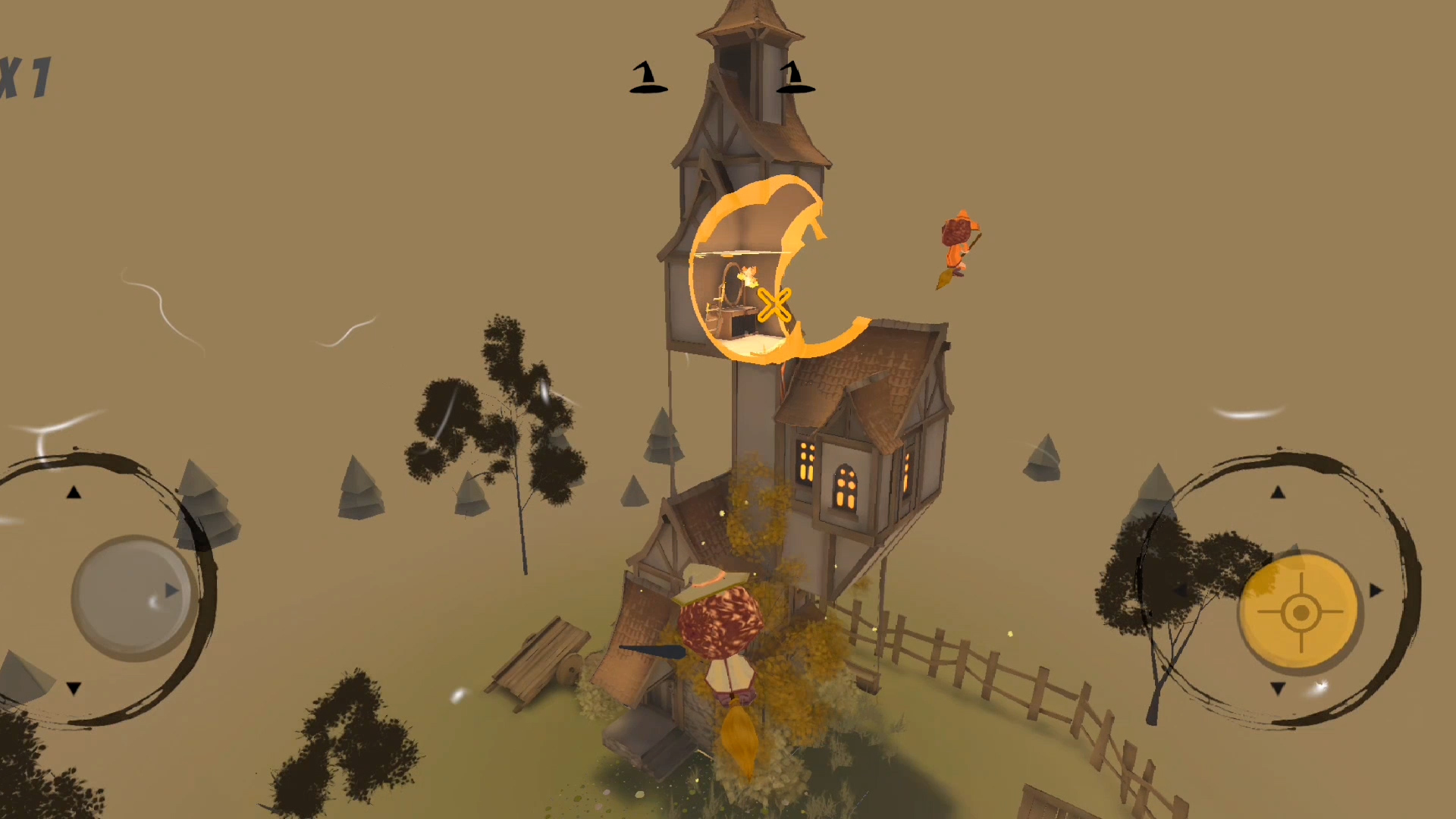Click the down arrow below the yellow crosshair
Viewport: 1456px width, 819px height.
(x=1278, y=689)
